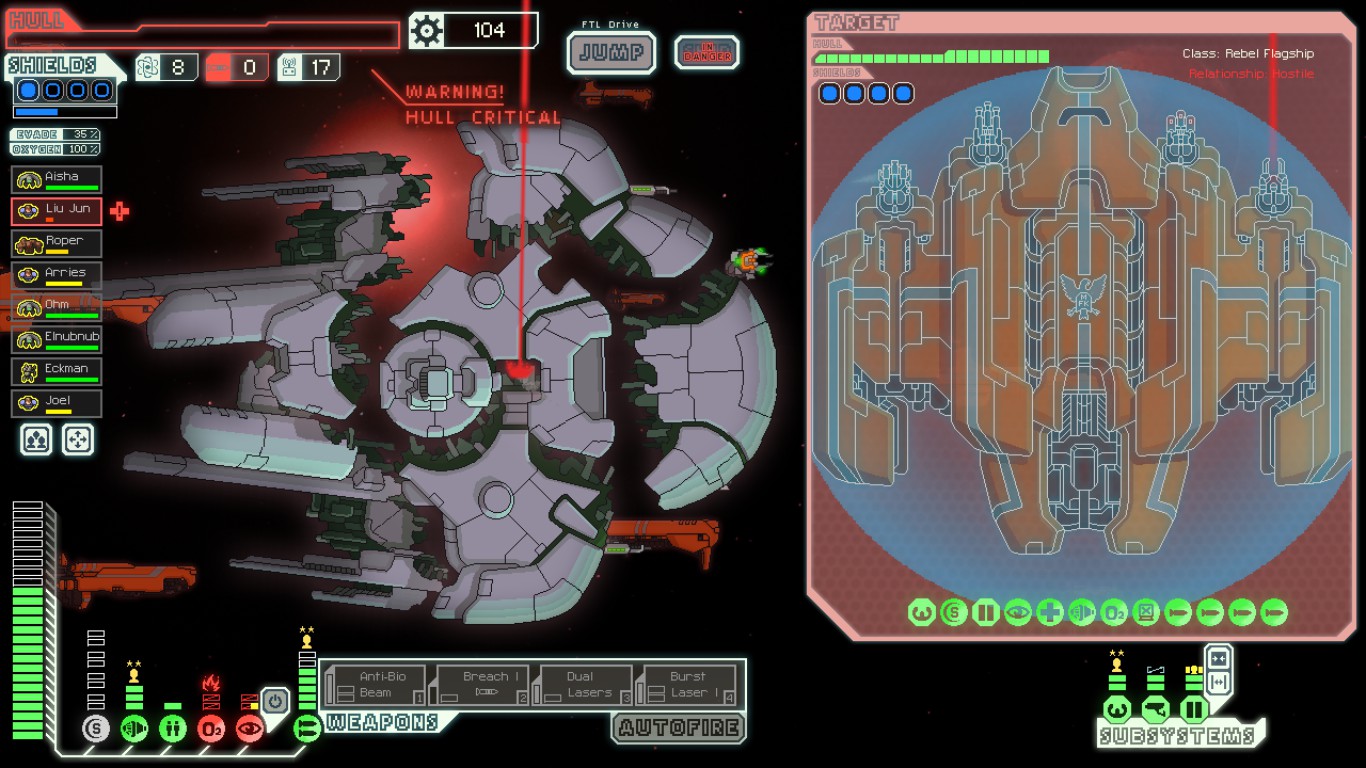Activate the power button beside the eye system
This screenshot has height=768, width=1366.
coord(277,701)
